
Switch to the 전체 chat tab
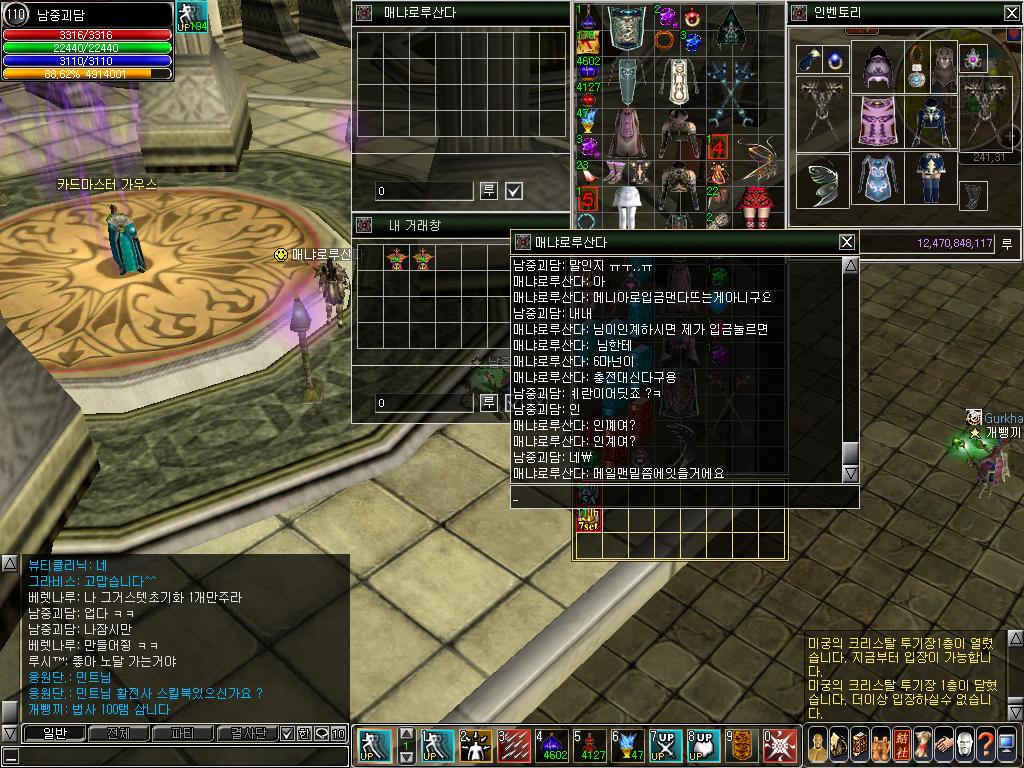[118, 733]
